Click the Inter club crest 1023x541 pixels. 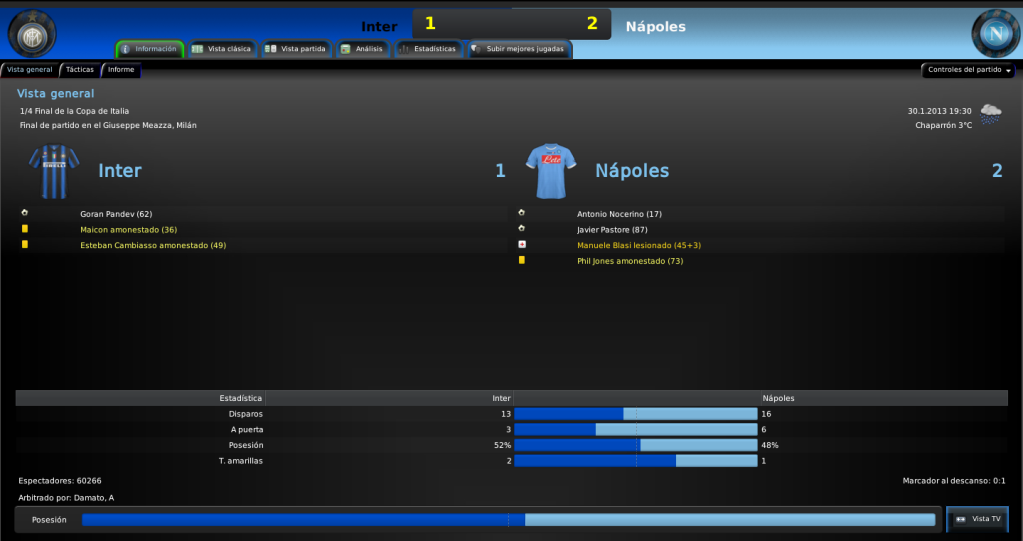click(31, 33)
